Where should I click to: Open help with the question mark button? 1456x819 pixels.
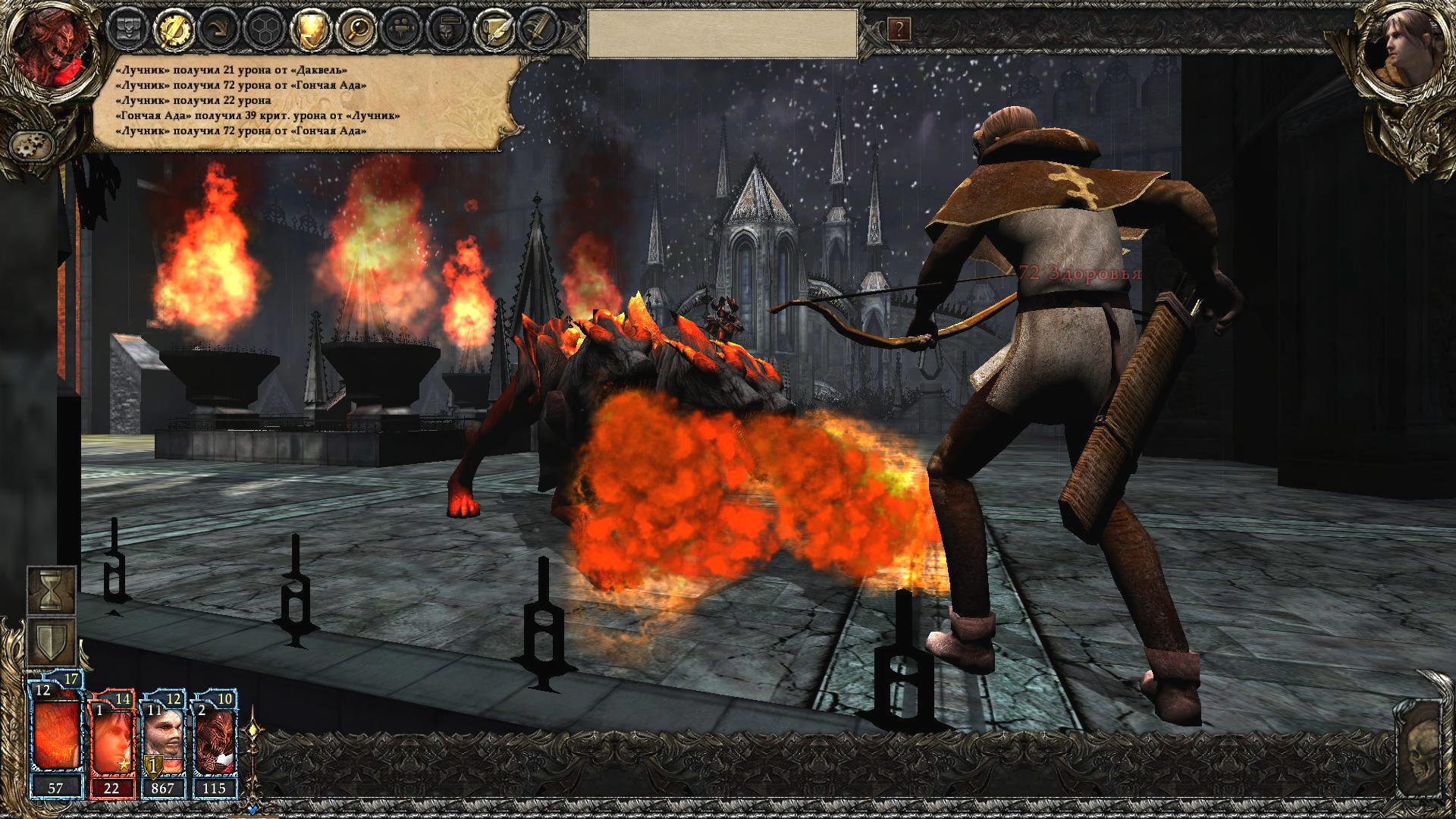click(x=899, y=30)
